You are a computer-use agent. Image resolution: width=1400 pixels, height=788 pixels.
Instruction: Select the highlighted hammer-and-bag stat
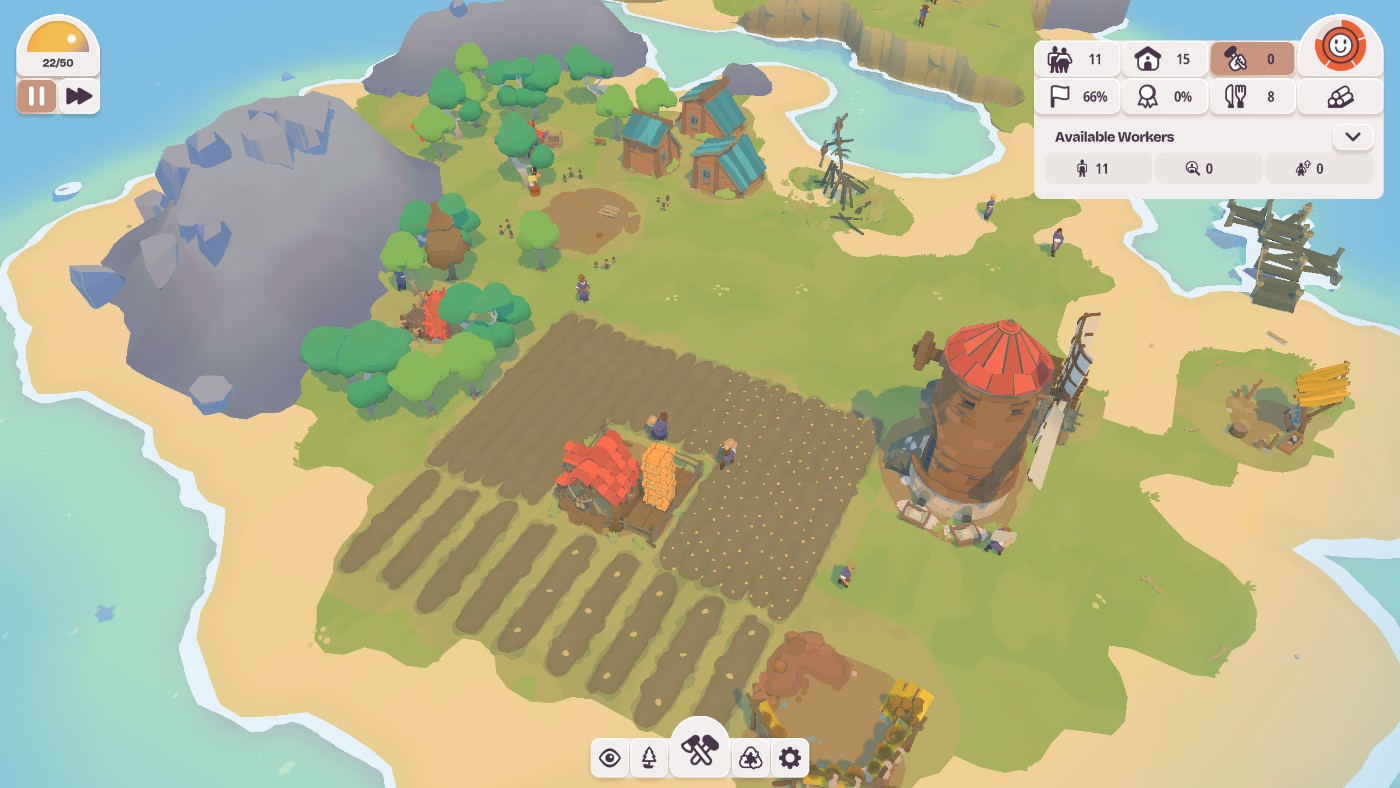(1252, 59)
